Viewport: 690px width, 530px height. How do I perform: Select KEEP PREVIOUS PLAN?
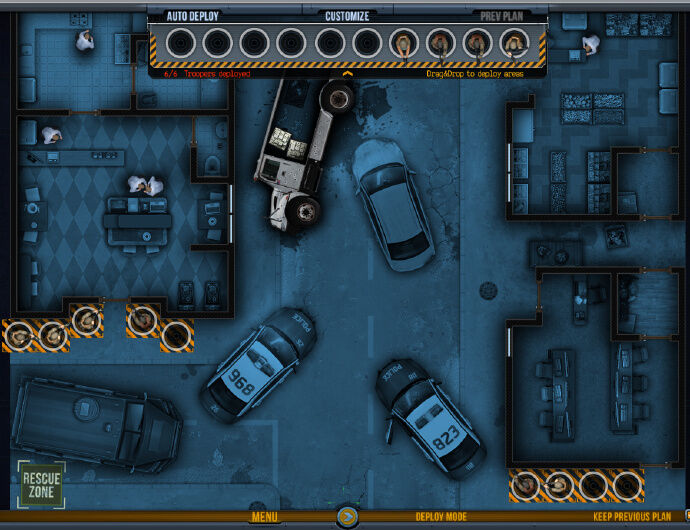pos(632,517)
